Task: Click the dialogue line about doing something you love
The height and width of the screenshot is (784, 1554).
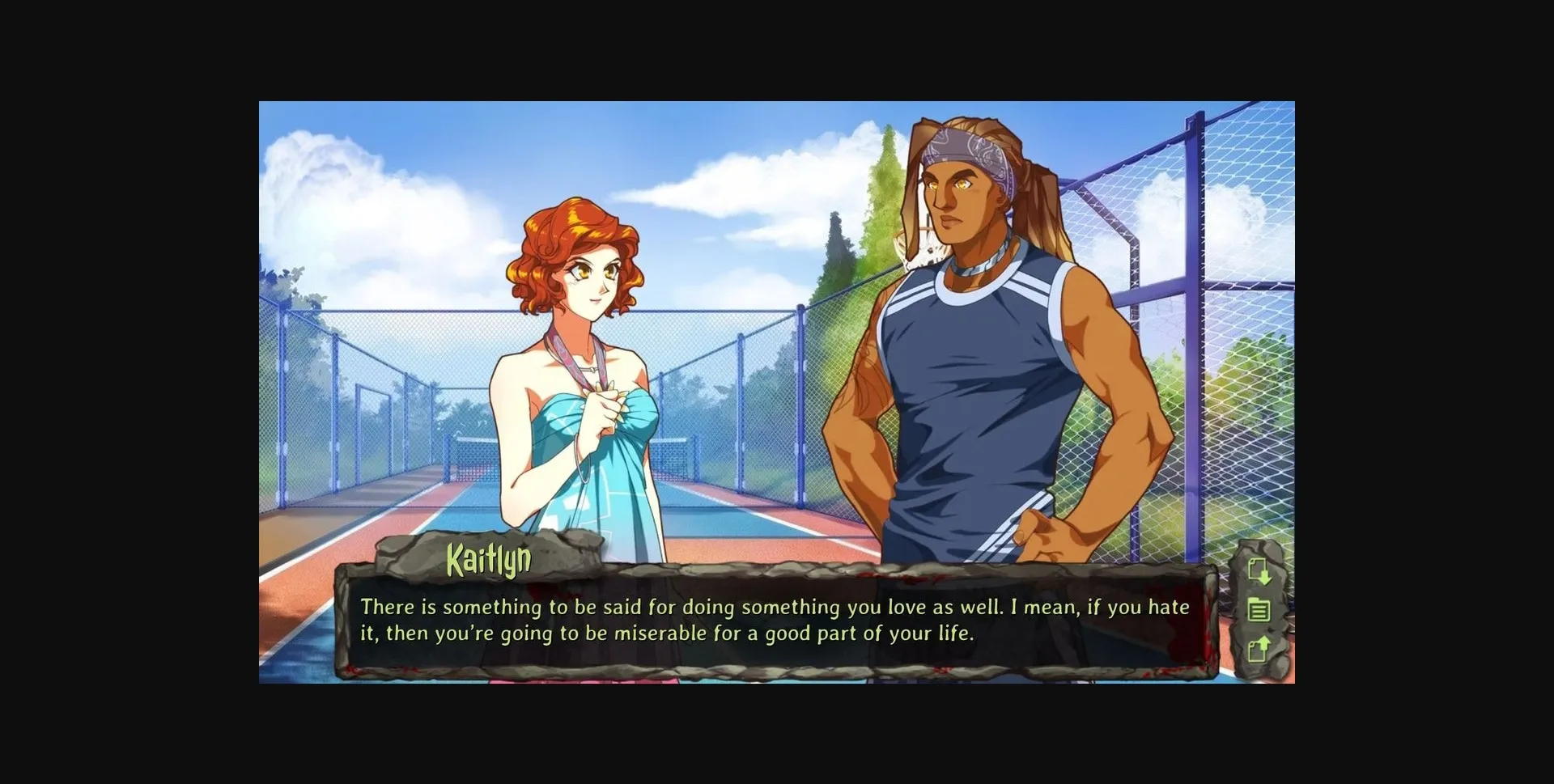Action: 773,605
